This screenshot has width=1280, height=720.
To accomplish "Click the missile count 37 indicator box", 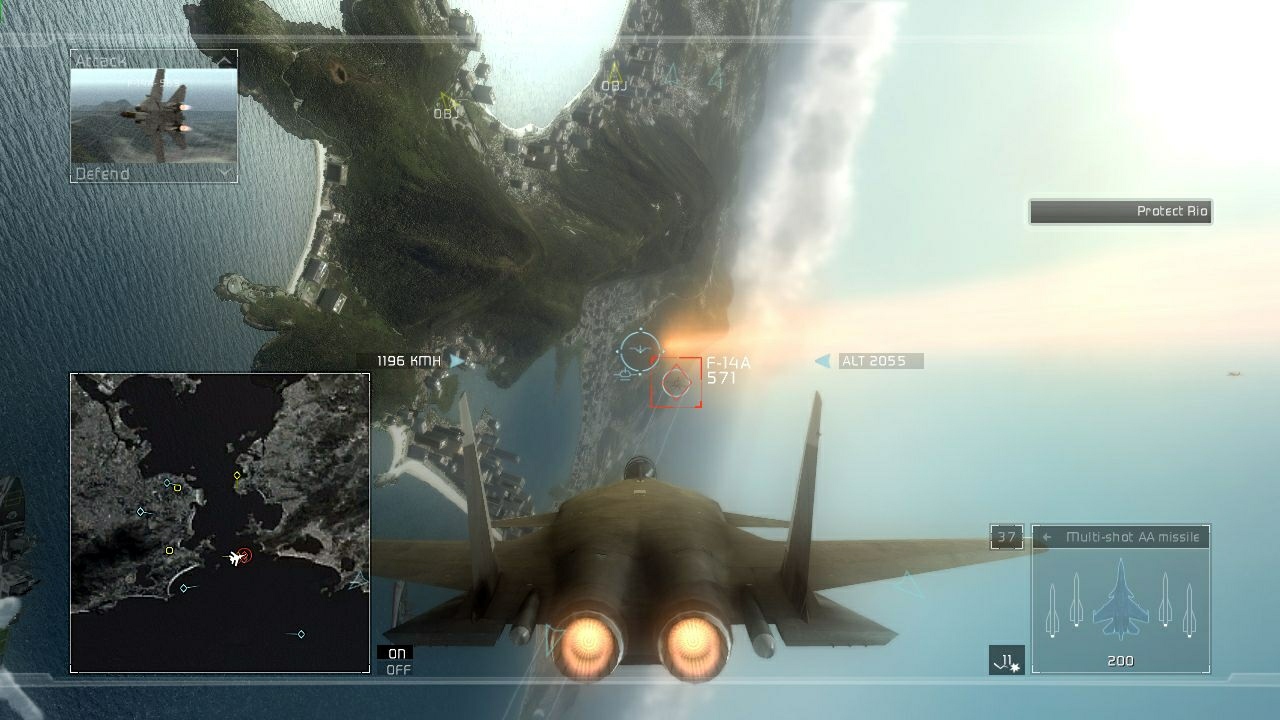I will click(1006, 537).
